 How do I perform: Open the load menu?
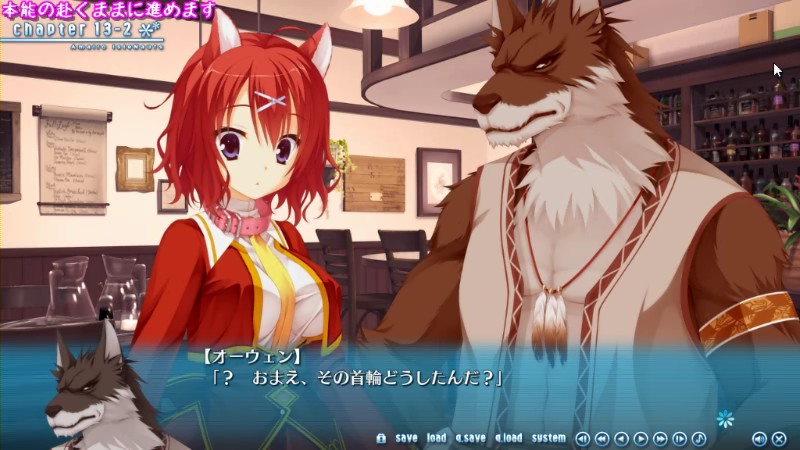[x=436, y=438]
